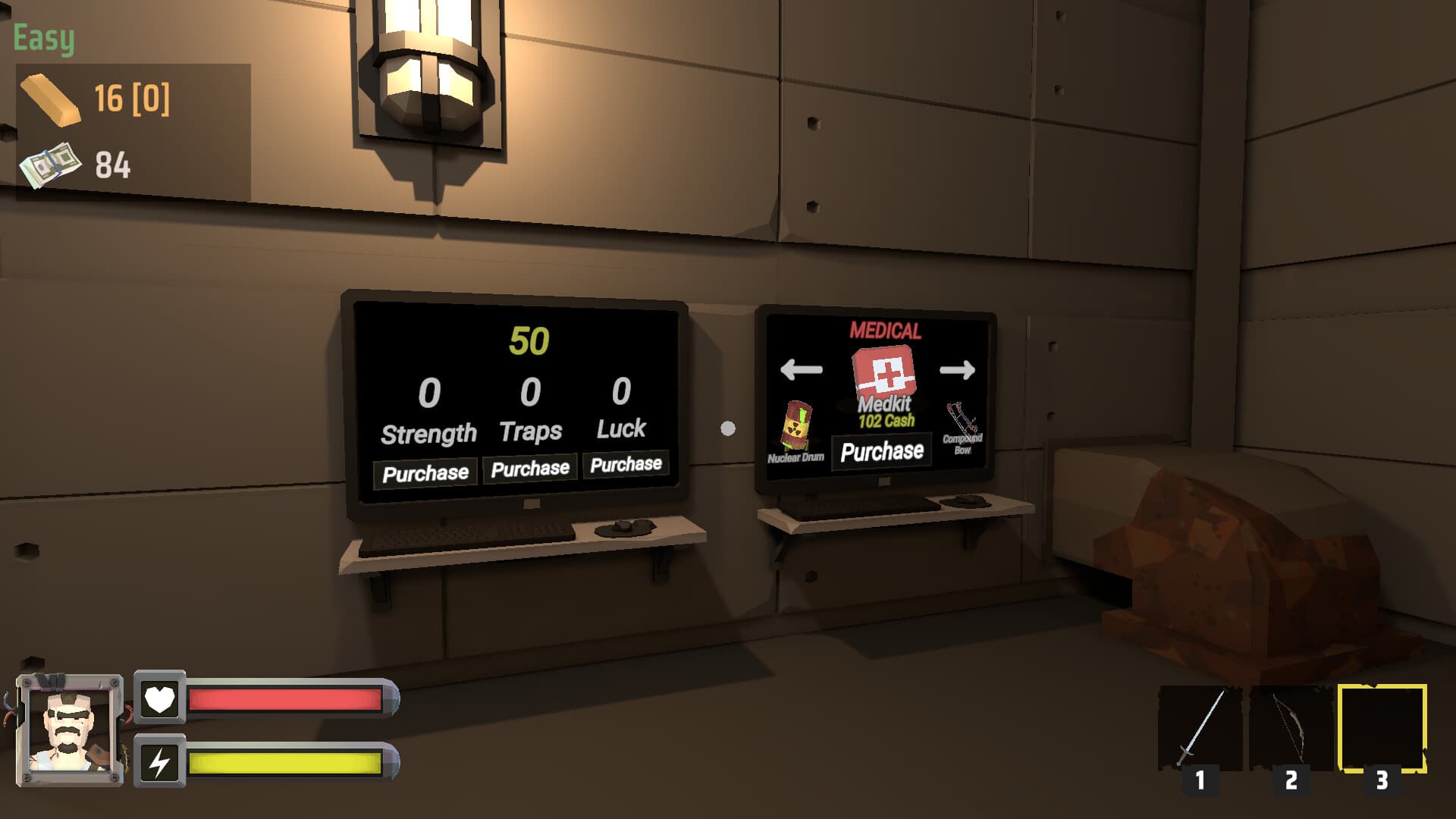Purchase the Luck upgrade
Viewport: 1456px width, 819px height.
[626, 464]
